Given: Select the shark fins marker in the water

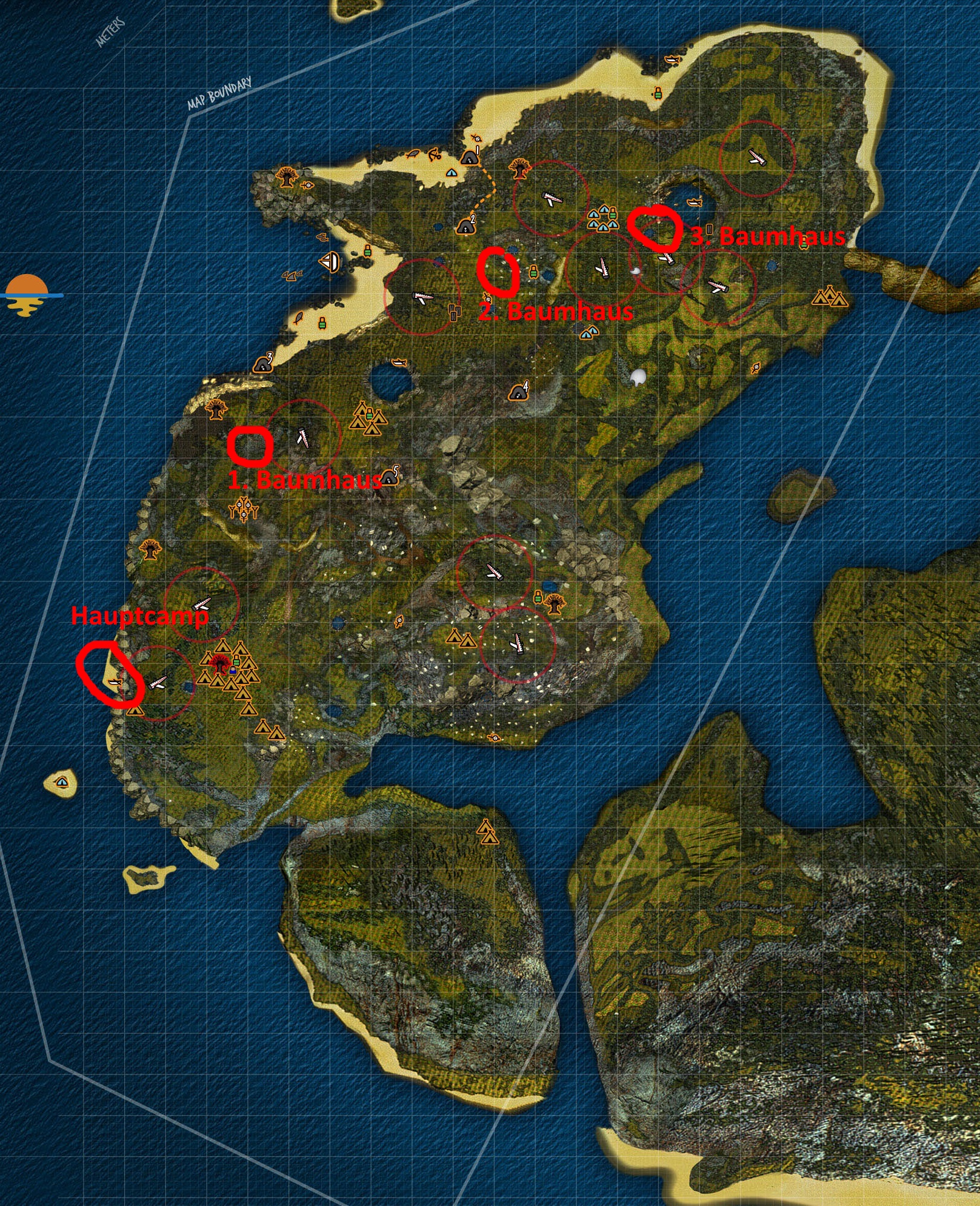Looking at the screenshot, I should click(293, 276).
